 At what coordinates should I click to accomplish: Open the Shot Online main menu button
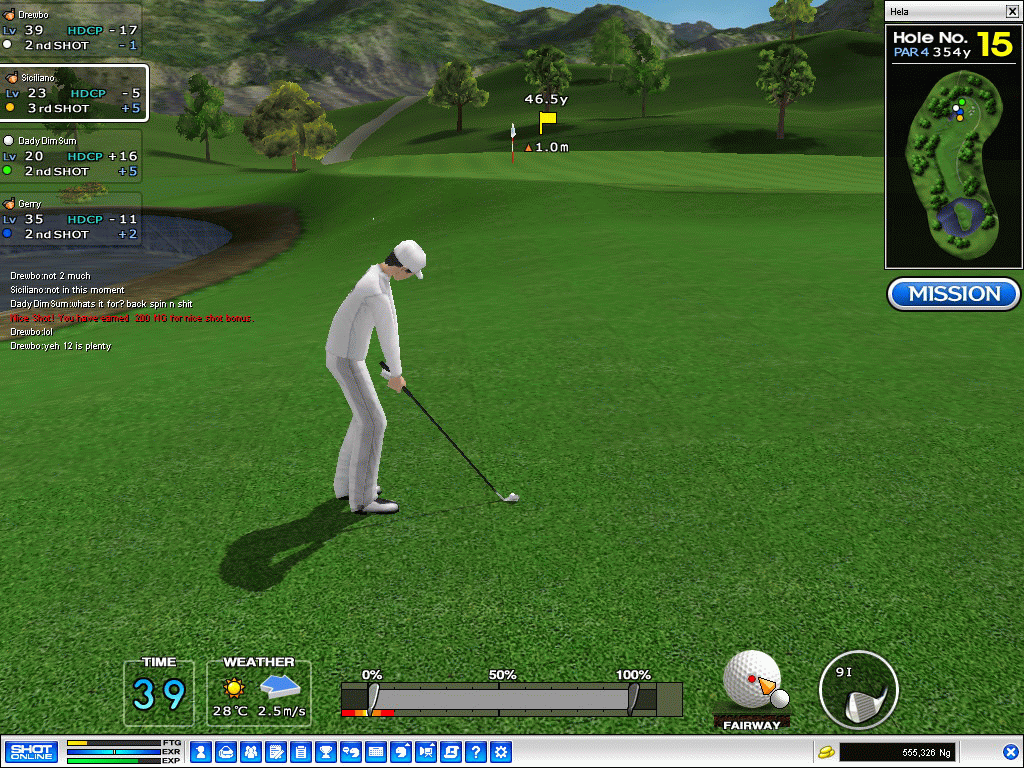(x=31, y=751)
